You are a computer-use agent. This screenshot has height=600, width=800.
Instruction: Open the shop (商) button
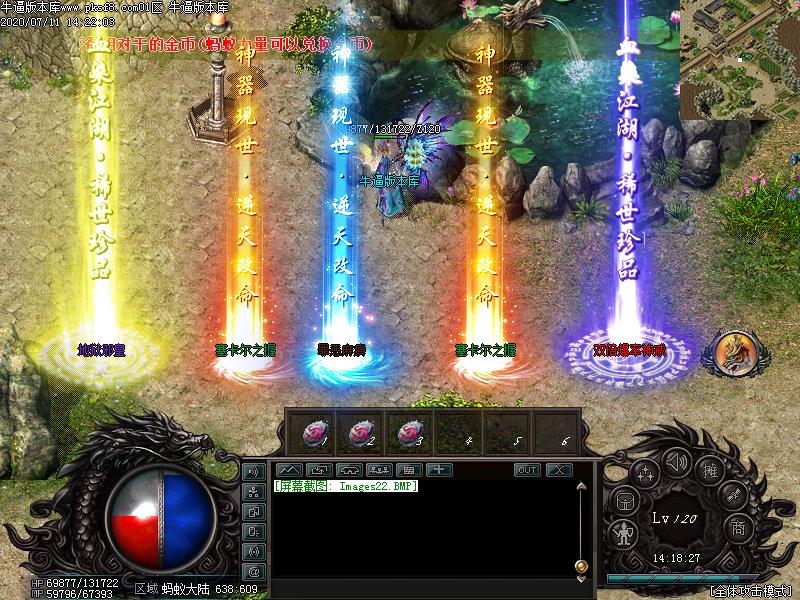pos(738,527)
